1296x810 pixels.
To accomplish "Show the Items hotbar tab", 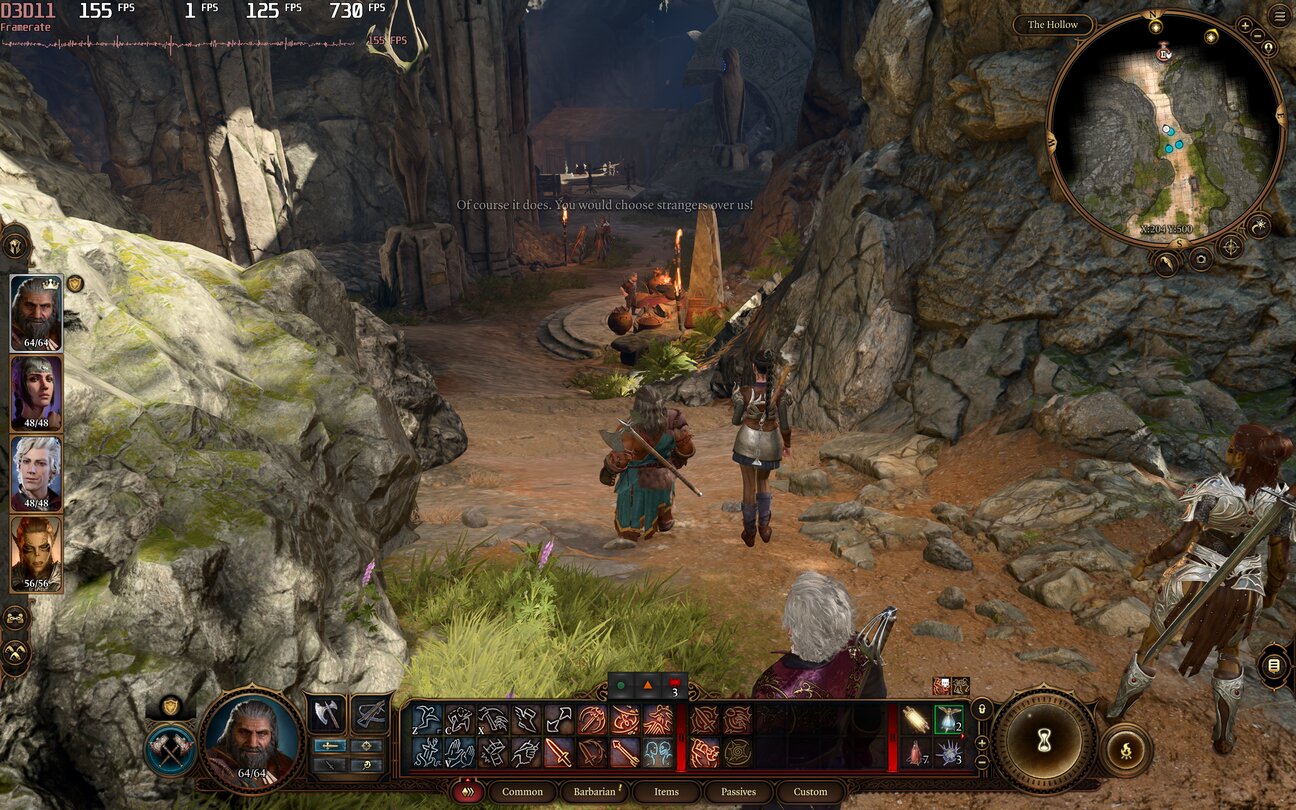I will click(x=666, y=792).
